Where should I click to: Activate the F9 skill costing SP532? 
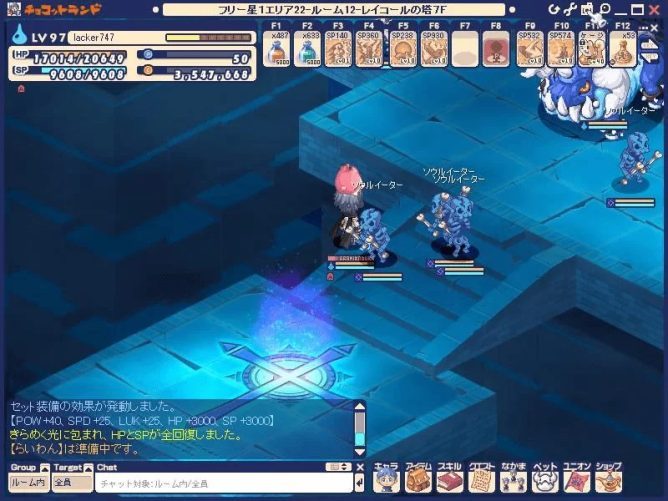point(530,48)
